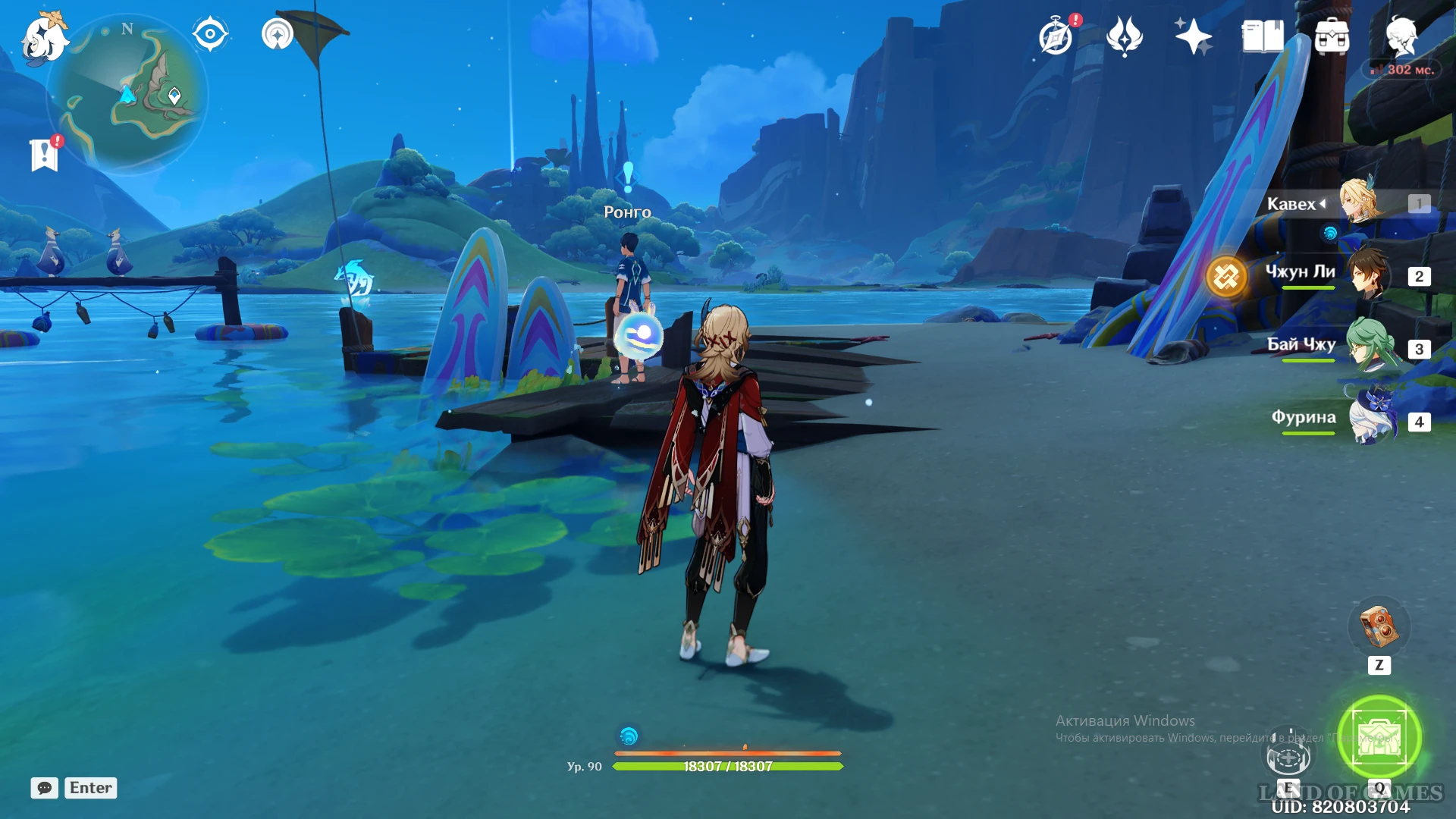Viewport: 1456px width, 819px height.
Task: Open the Paimon menu icon
Action: (44, 38)
